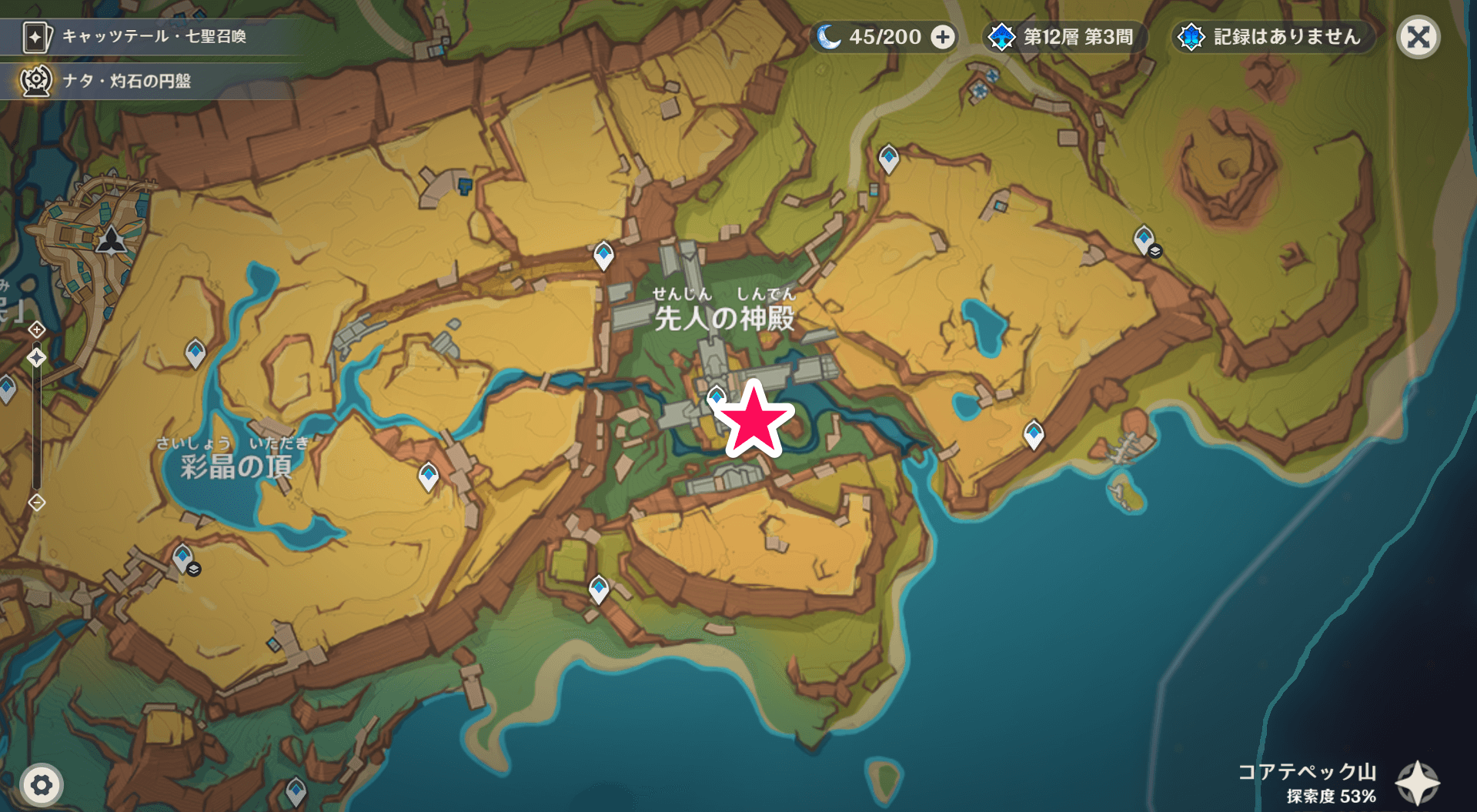1477x812 pixels.
Task: Click the minus below the zoom slider
Action: [x=35, y=501]
